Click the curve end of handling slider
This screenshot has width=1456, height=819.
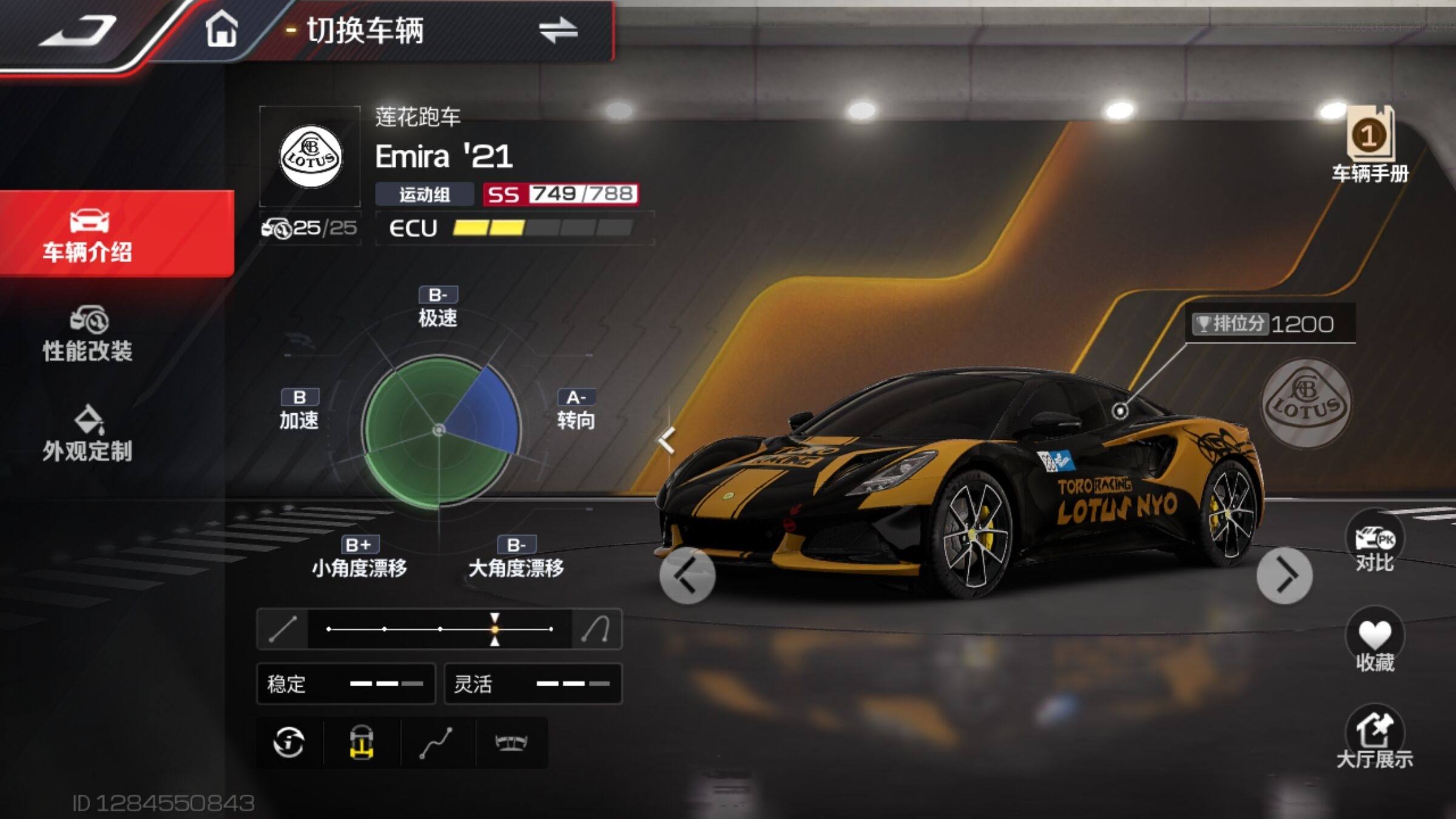click(596, 629)
